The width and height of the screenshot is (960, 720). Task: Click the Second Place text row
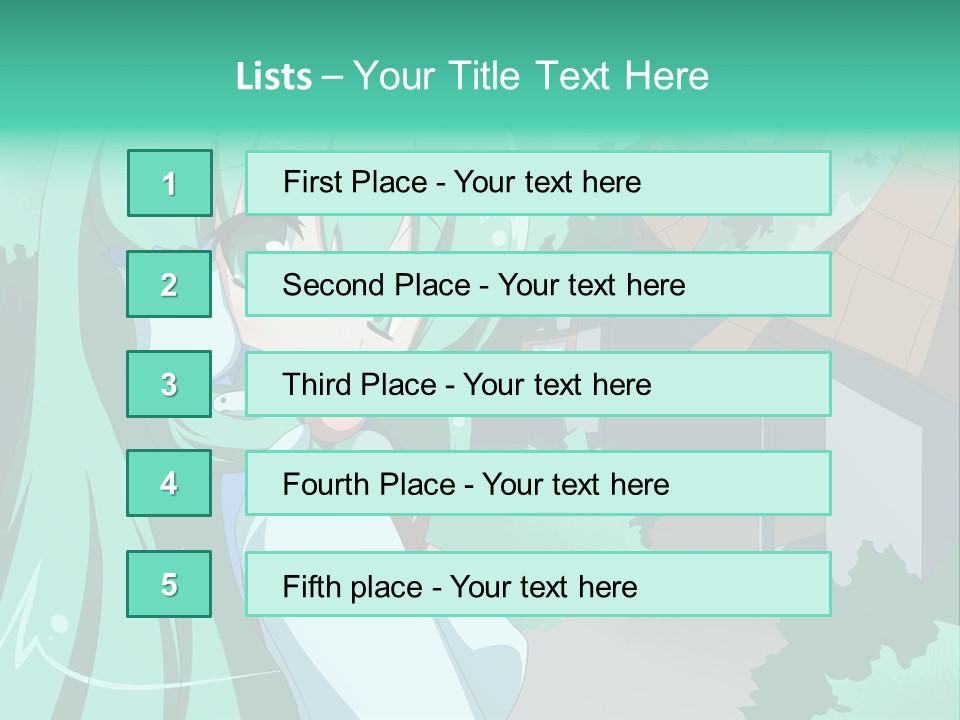click(538, 285)
